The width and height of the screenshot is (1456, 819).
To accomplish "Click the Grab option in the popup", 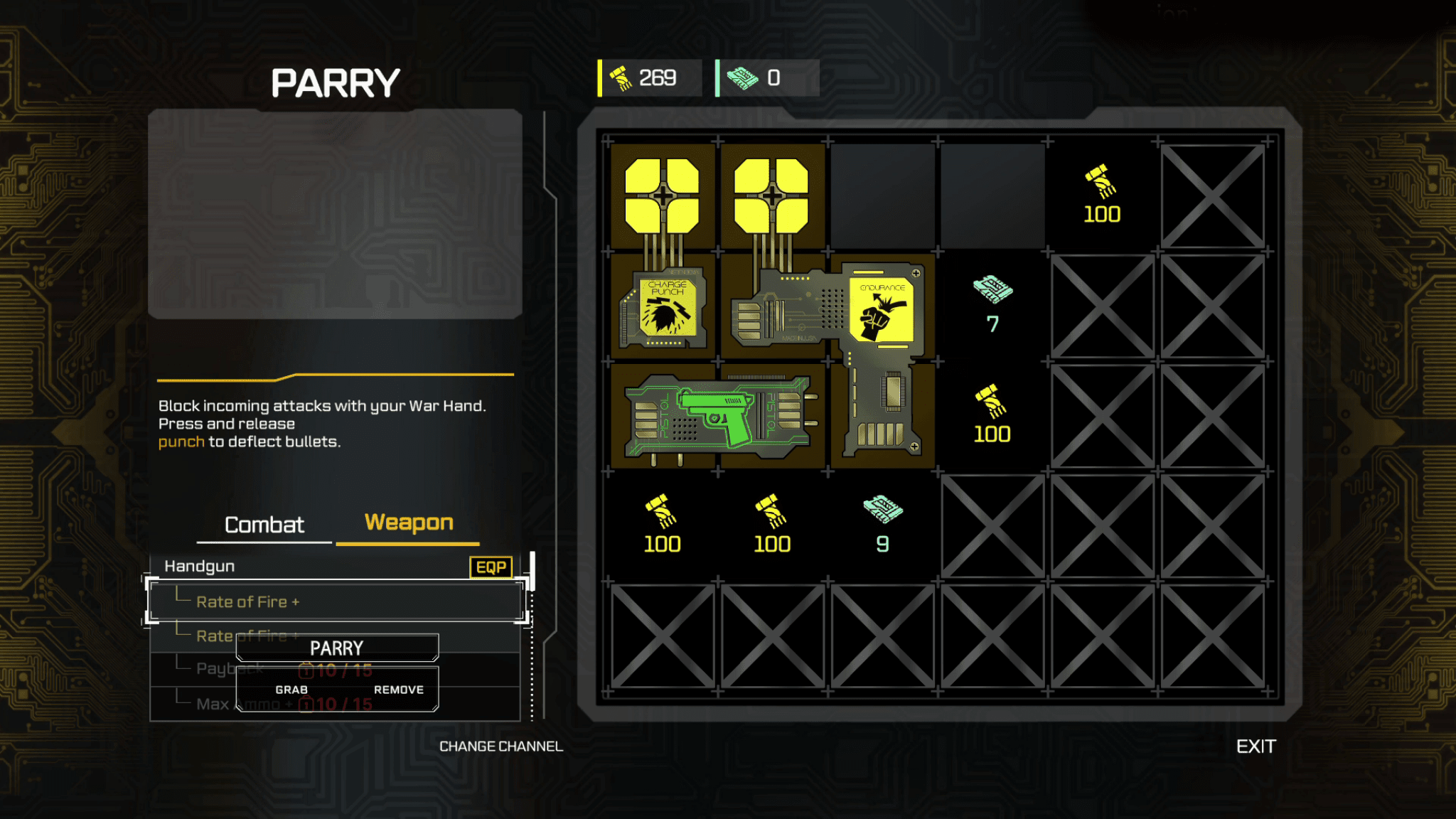I will click(x=291, y=690).
